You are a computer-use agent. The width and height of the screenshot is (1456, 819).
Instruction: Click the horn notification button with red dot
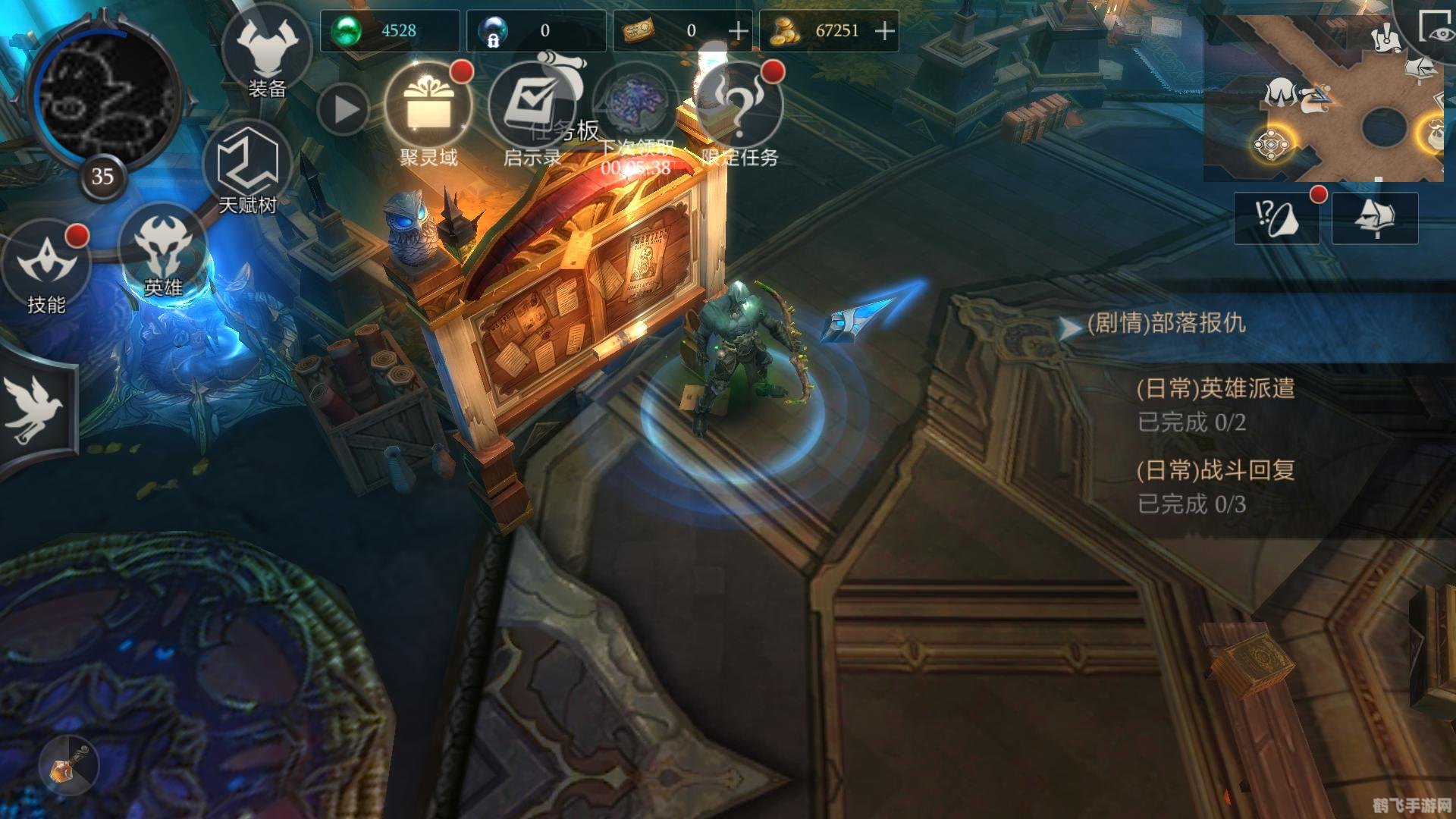[x=1276, y=218]
